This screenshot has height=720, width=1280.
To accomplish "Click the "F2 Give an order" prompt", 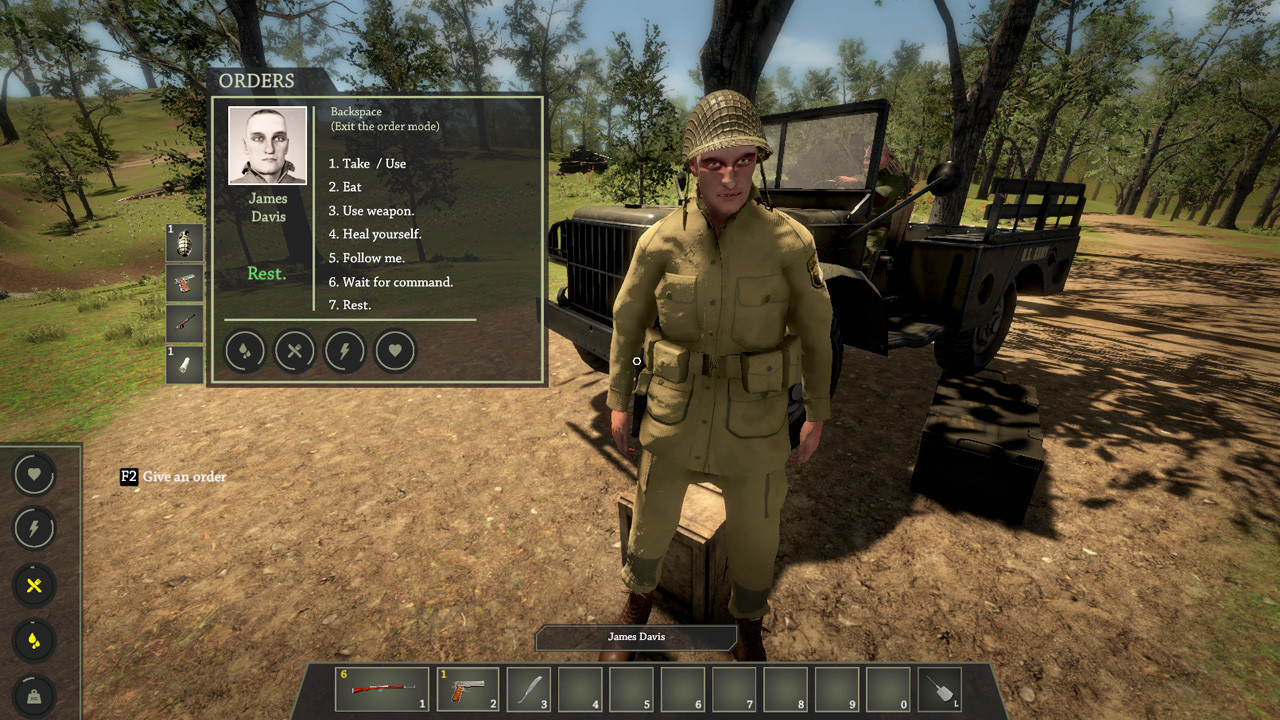I will pyautogui.click(x=170, y=477).
